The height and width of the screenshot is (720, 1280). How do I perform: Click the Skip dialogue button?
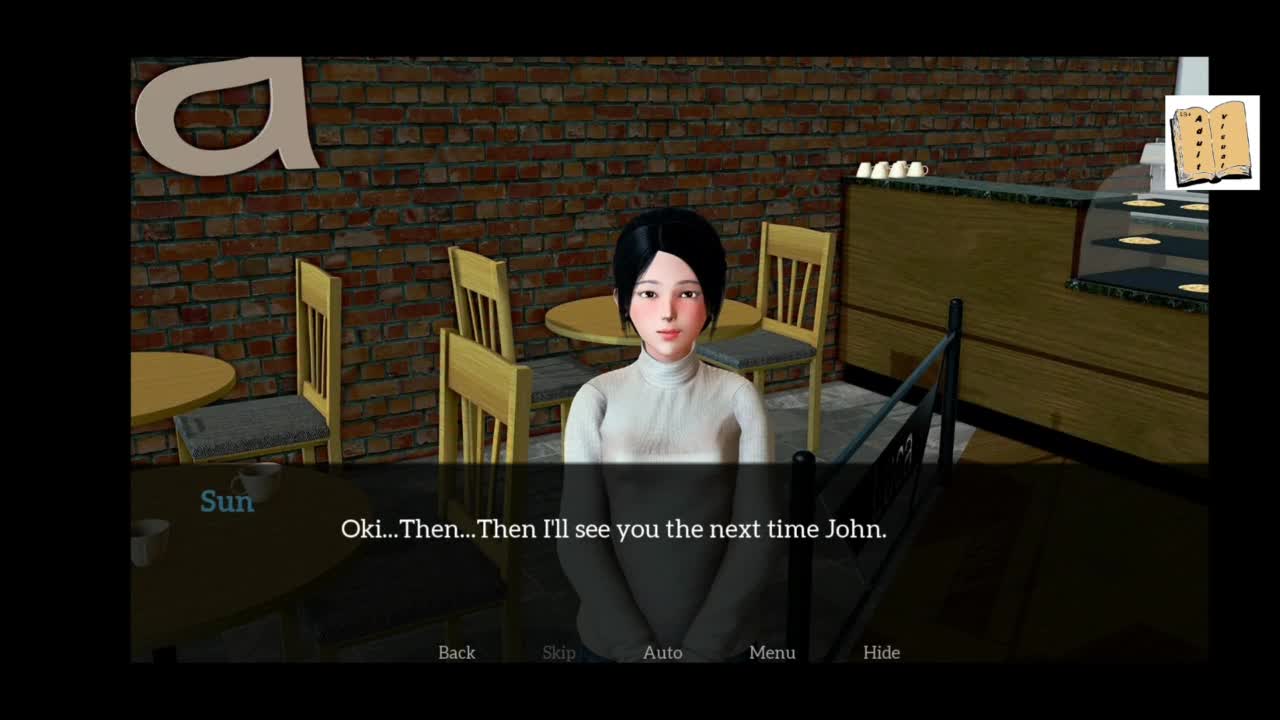559,652
